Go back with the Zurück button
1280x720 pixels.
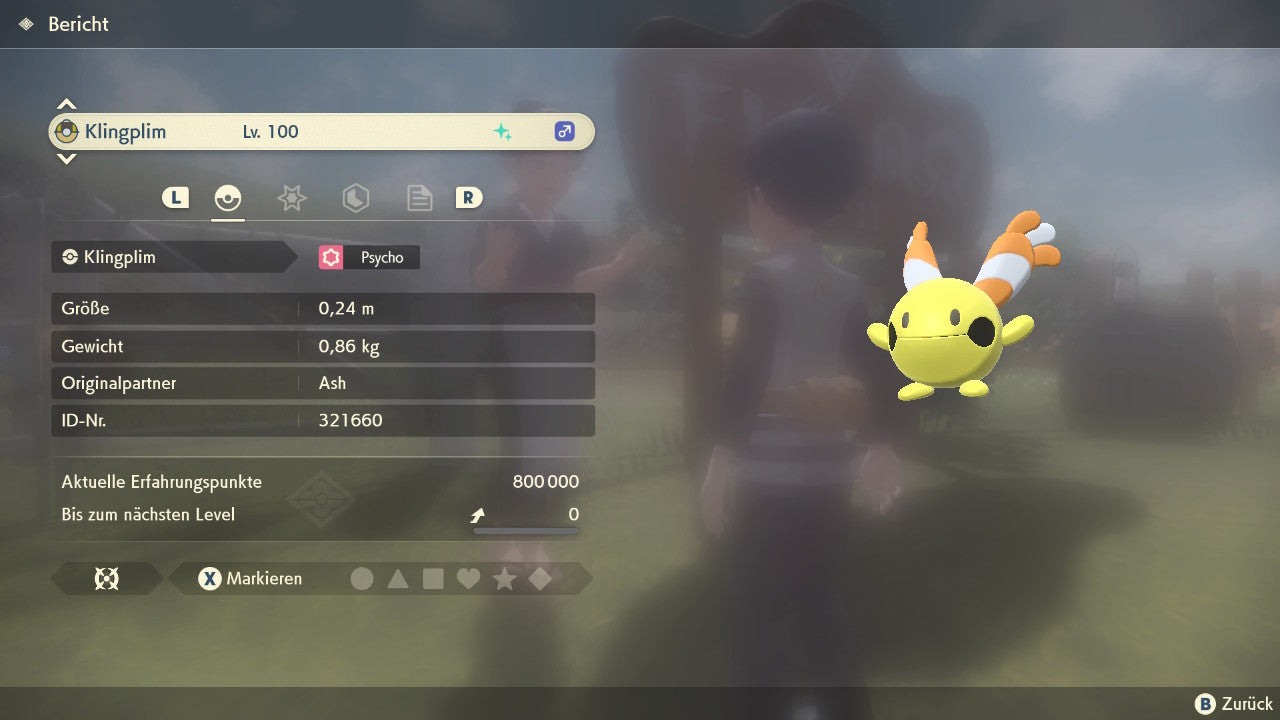point(1234,704)
